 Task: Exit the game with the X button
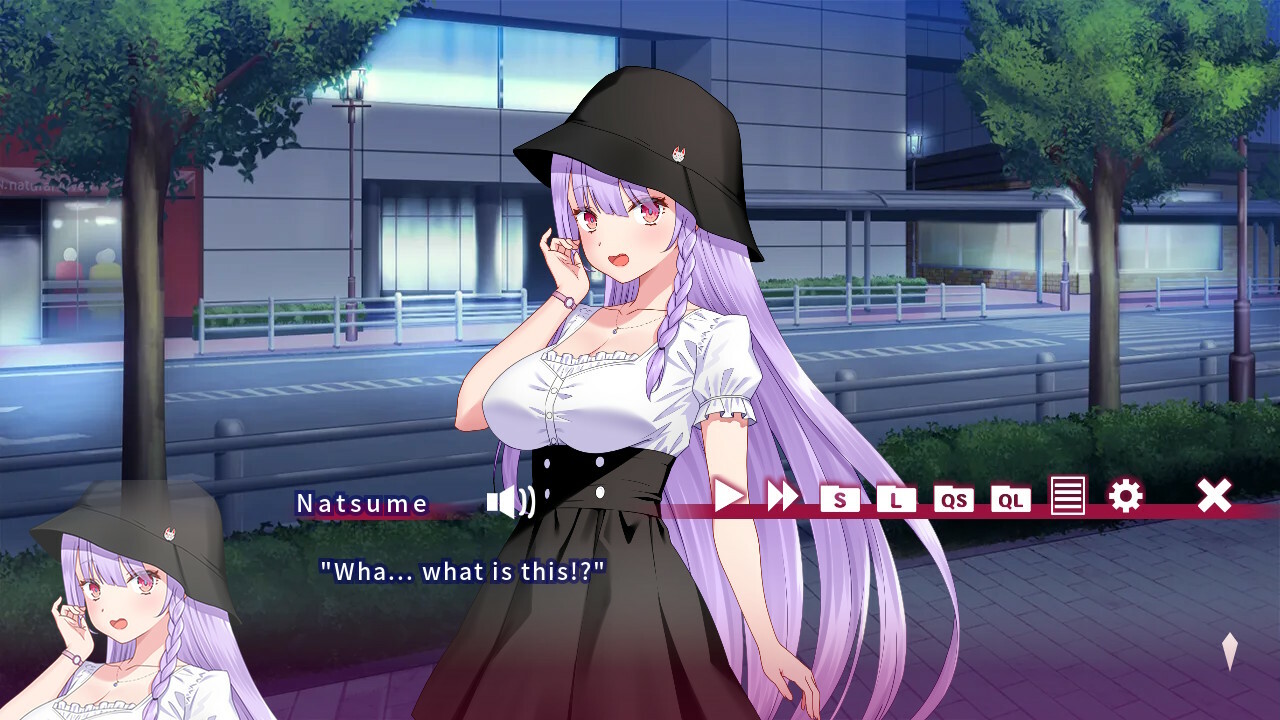[x=1213, y=495]
